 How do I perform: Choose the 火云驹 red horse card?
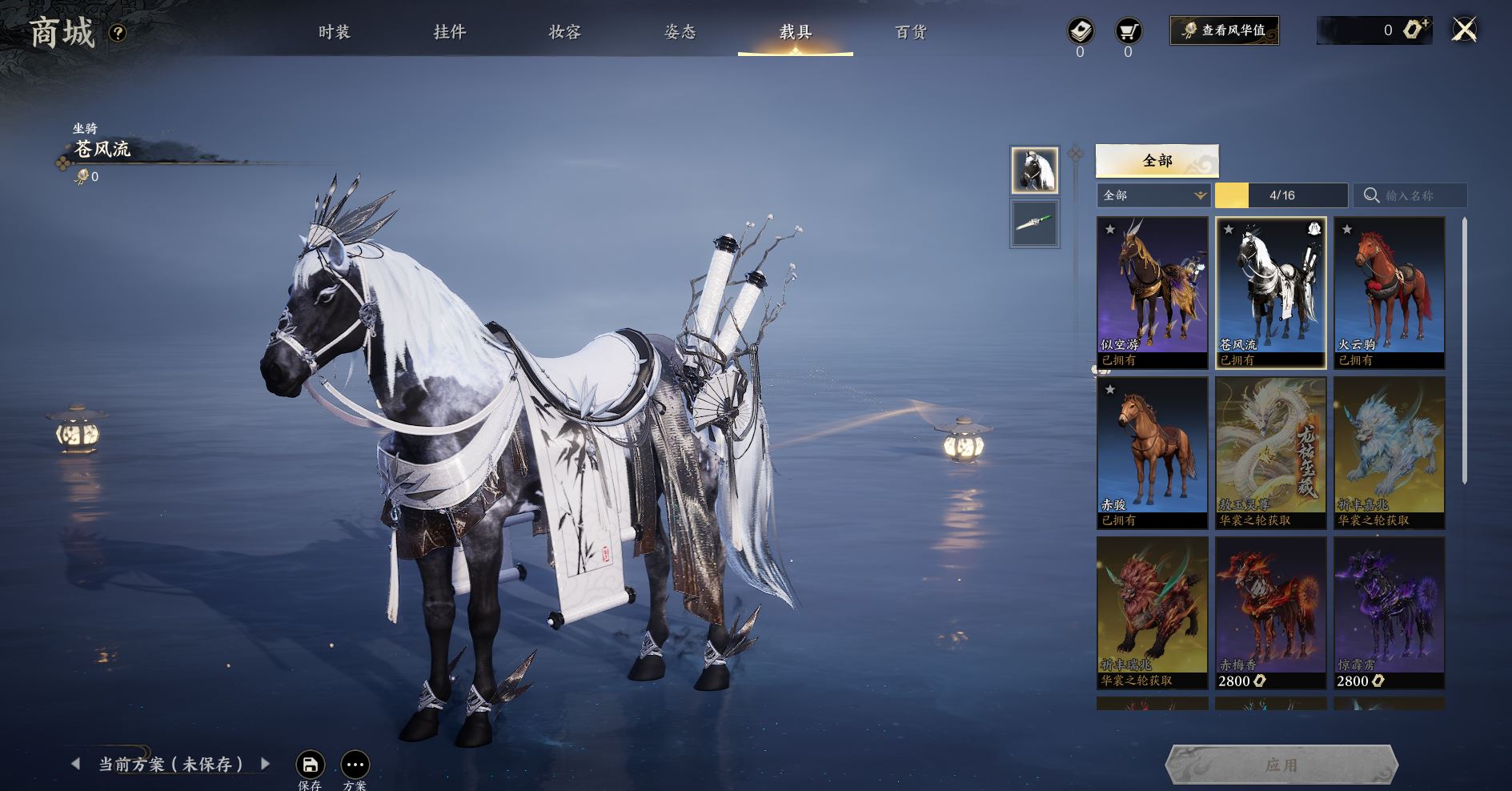1389,292
